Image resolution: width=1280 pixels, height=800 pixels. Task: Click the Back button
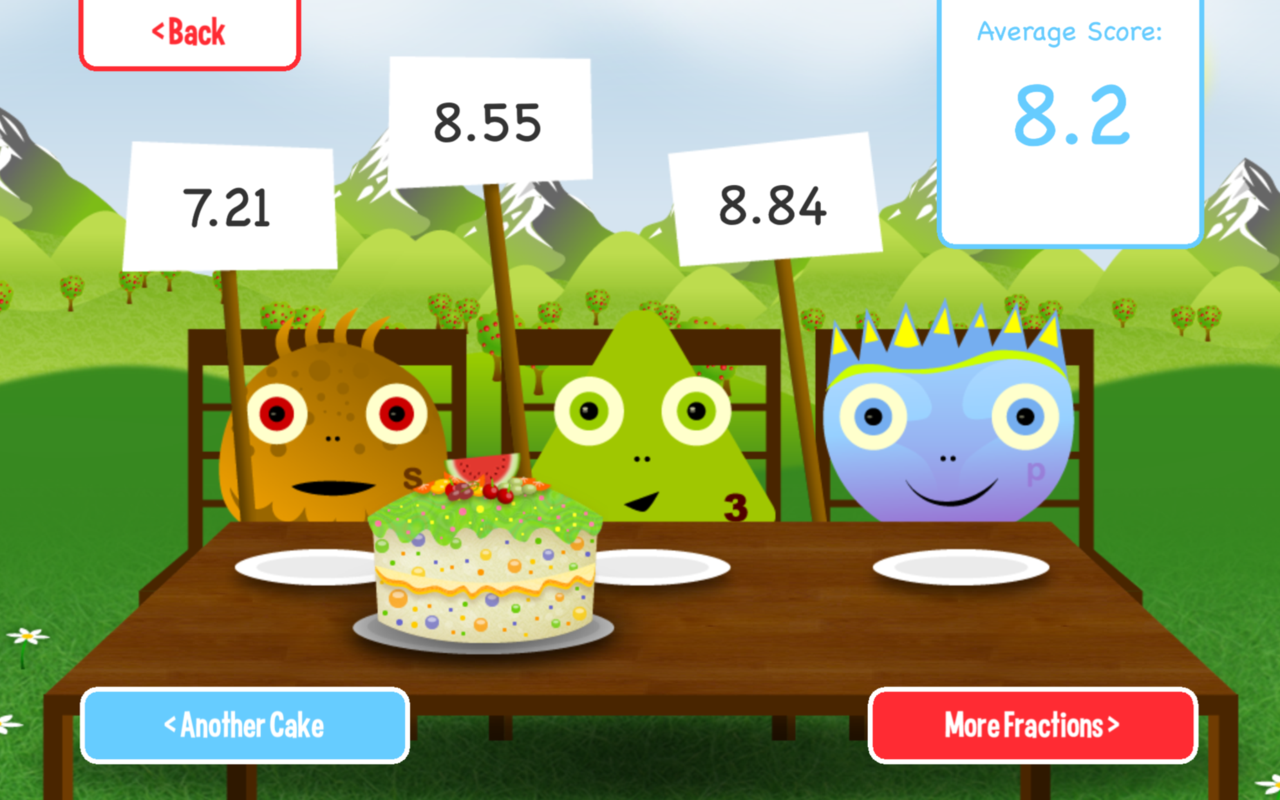[190, 31]
